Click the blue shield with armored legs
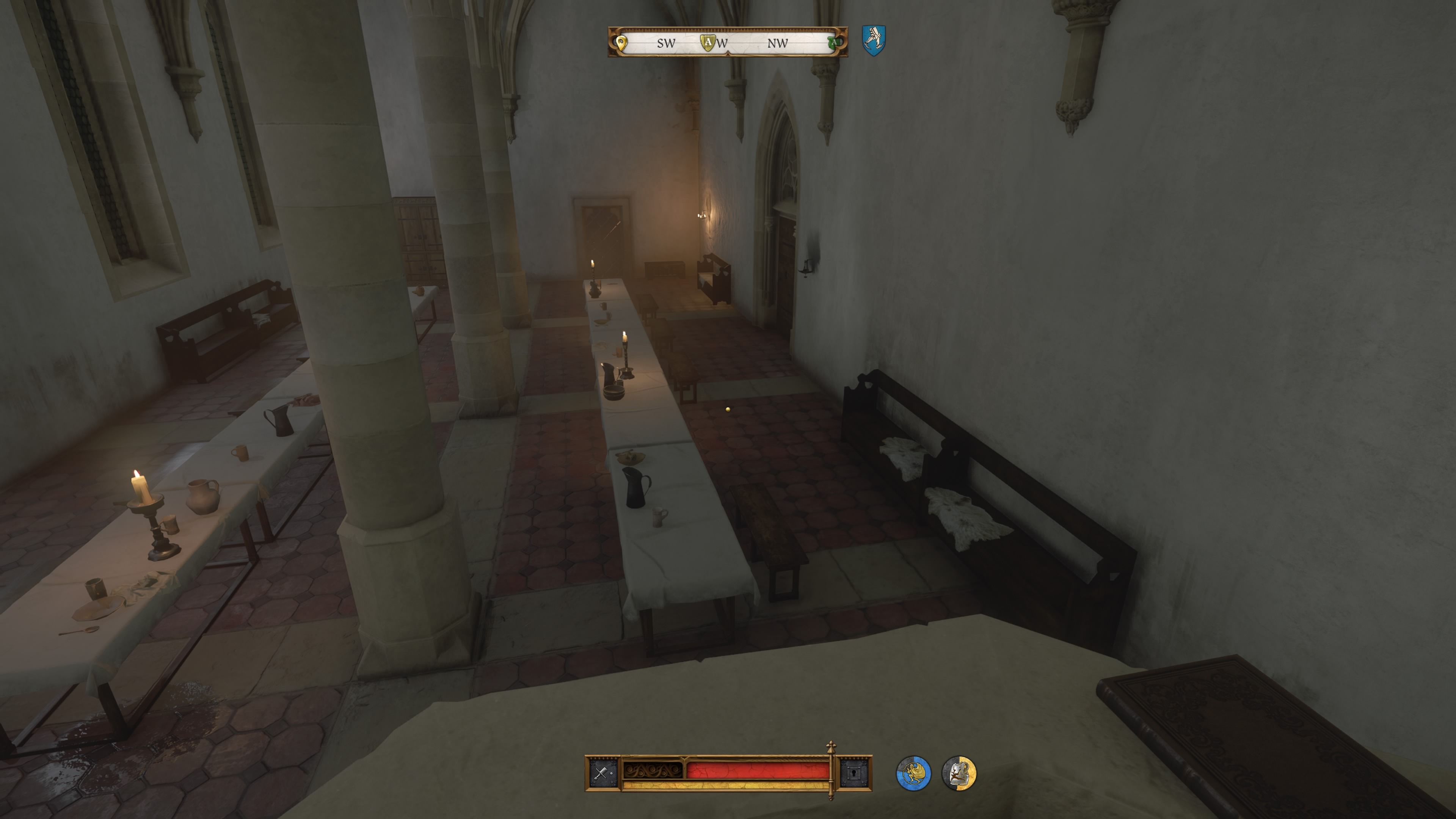Screen dimensions: 1456x819 (x=873, y=40)
